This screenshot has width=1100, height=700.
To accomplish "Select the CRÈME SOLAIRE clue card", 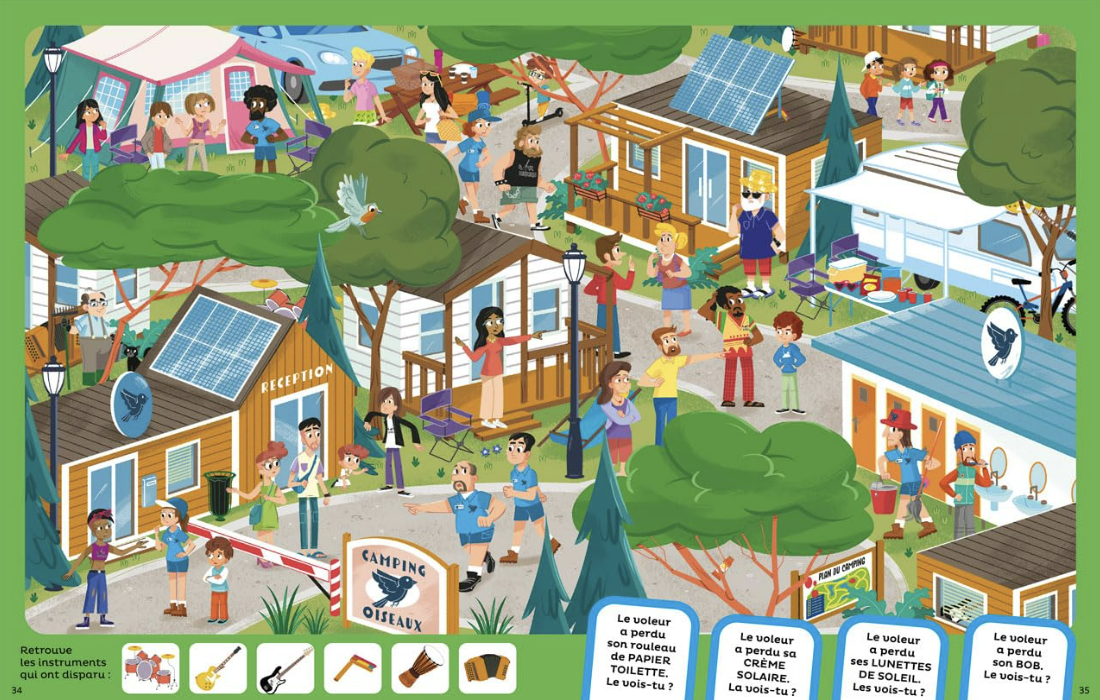I will pyautogui.click(x=765, y=661).
